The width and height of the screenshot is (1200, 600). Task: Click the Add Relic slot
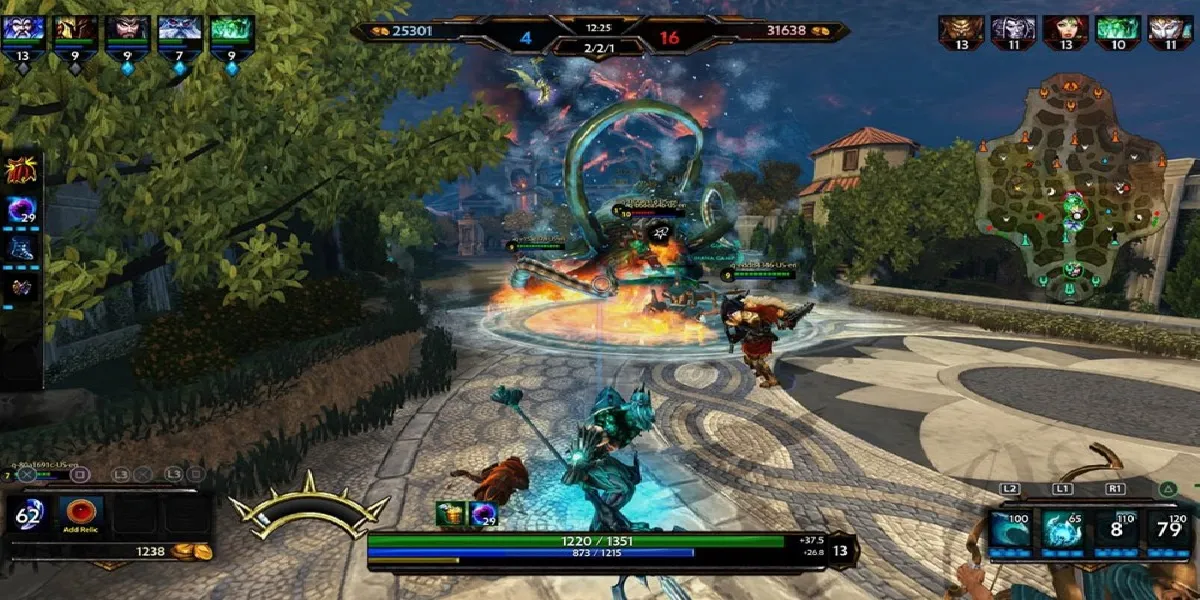80,514
